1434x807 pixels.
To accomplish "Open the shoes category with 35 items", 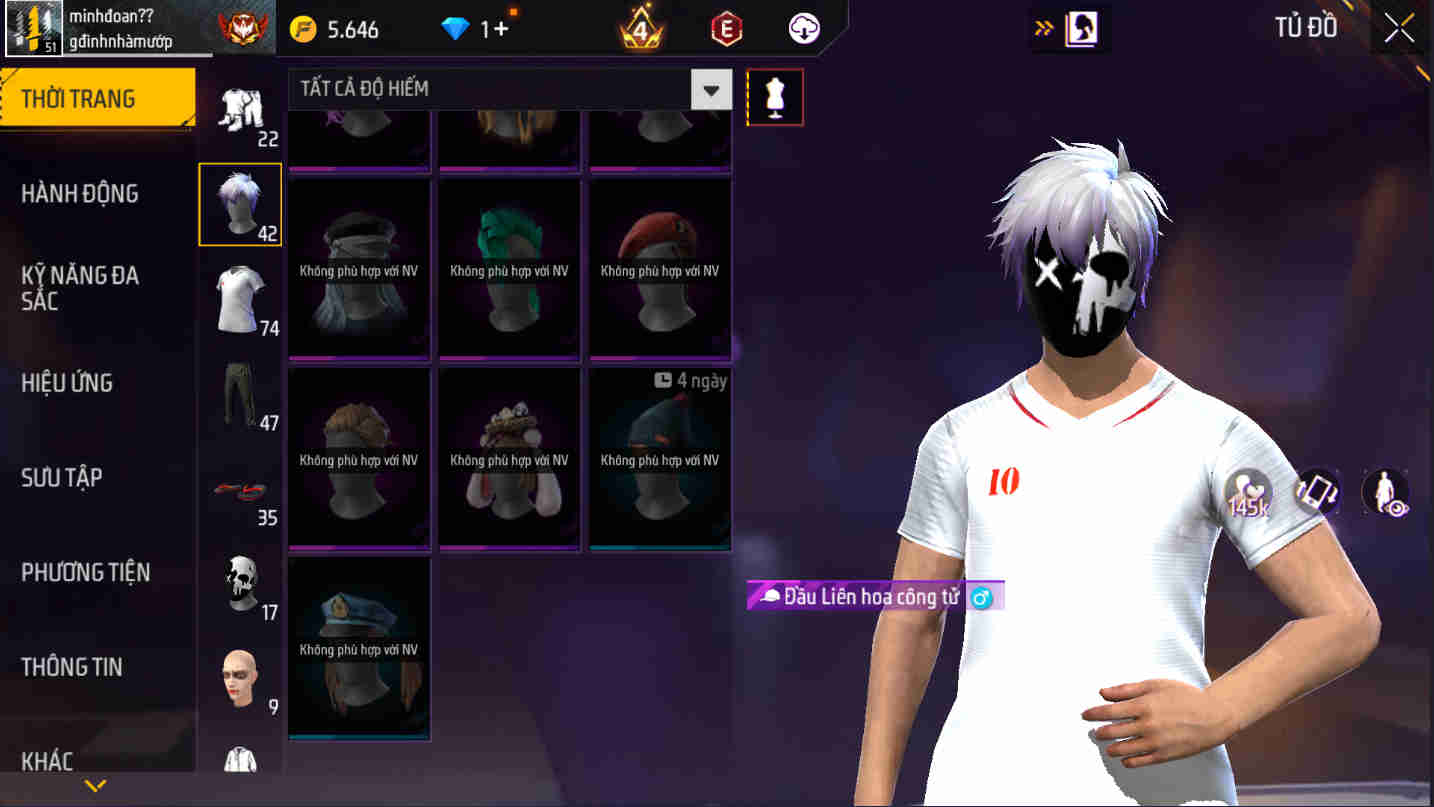I will (240, 490).
